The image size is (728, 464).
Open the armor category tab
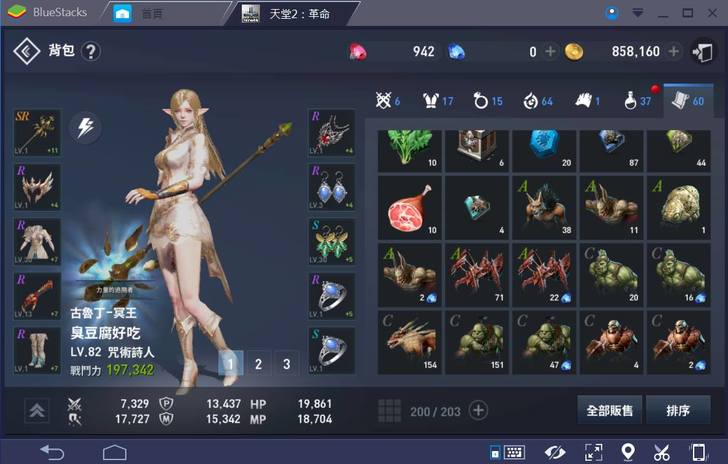[438, 100]
